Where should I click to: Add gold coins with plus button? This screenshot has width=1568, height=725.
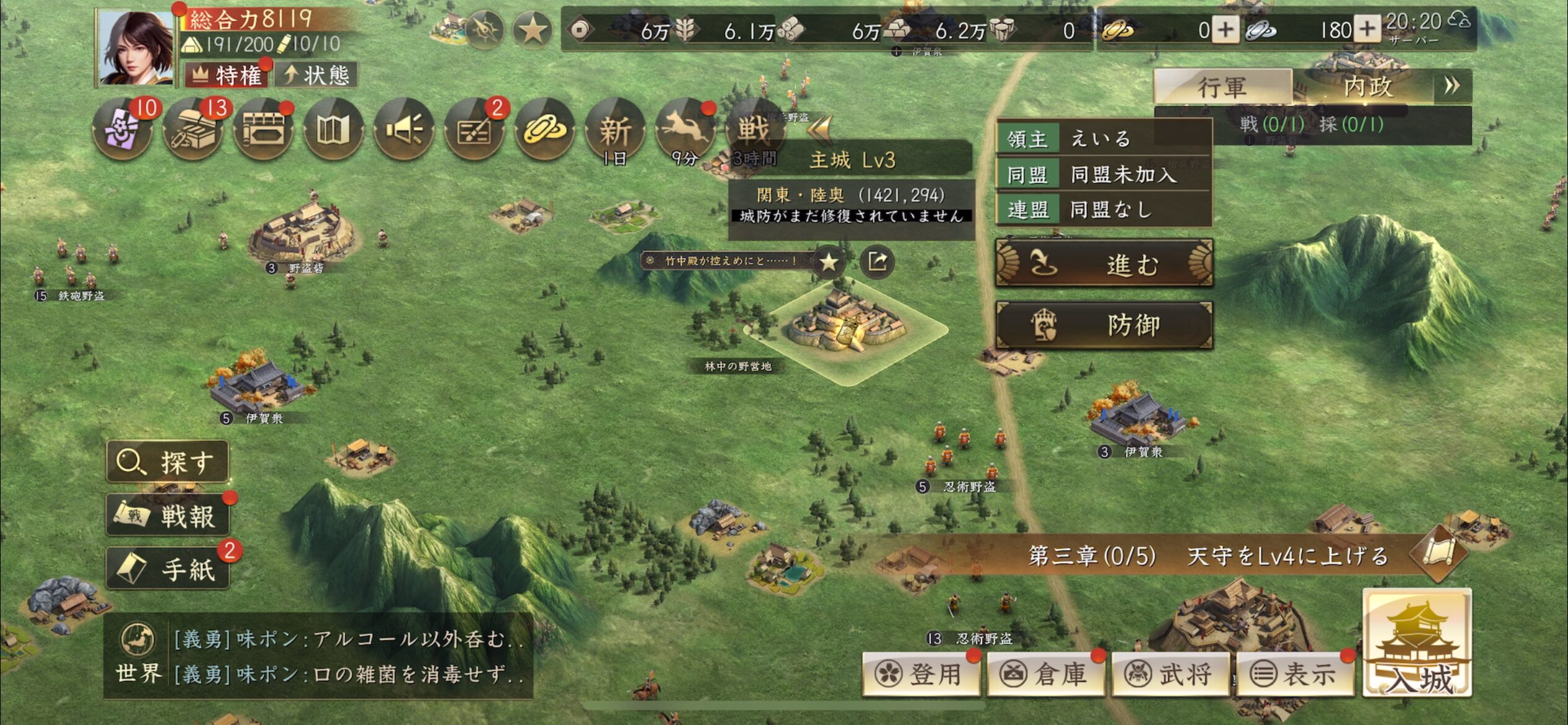1225,30
